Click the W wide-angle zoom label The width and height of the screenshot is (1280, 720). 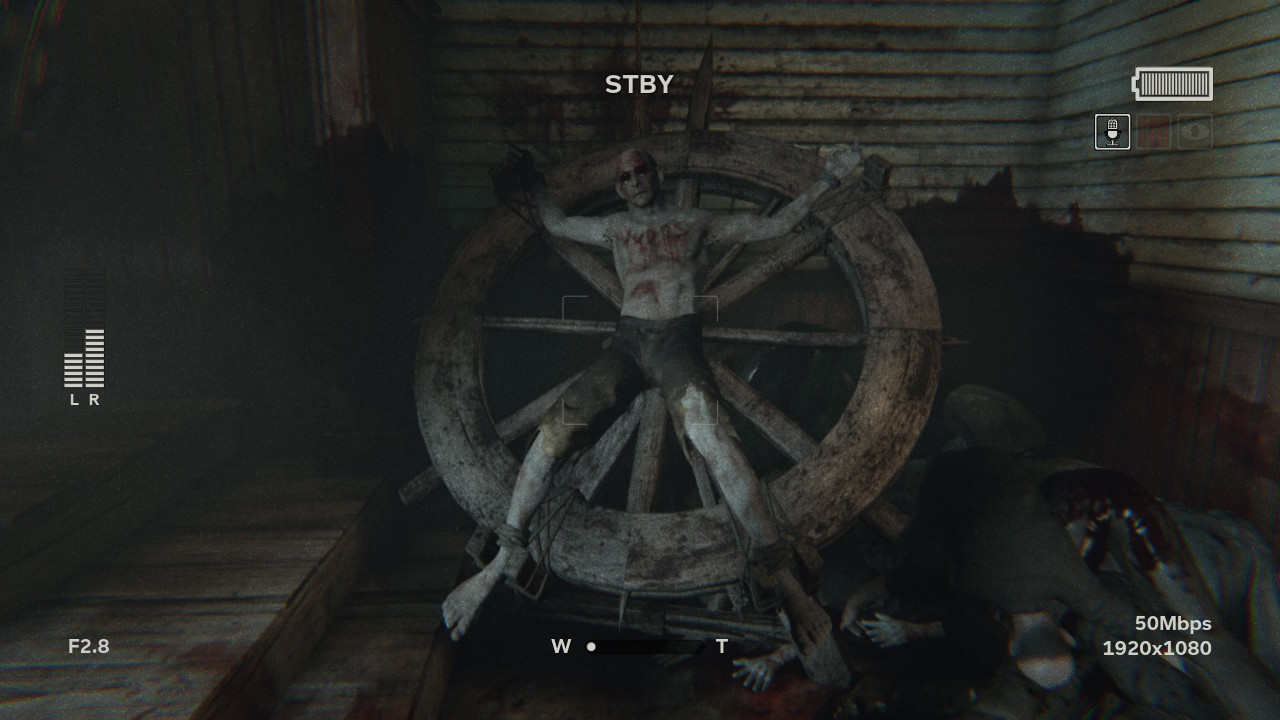[561, 647]
